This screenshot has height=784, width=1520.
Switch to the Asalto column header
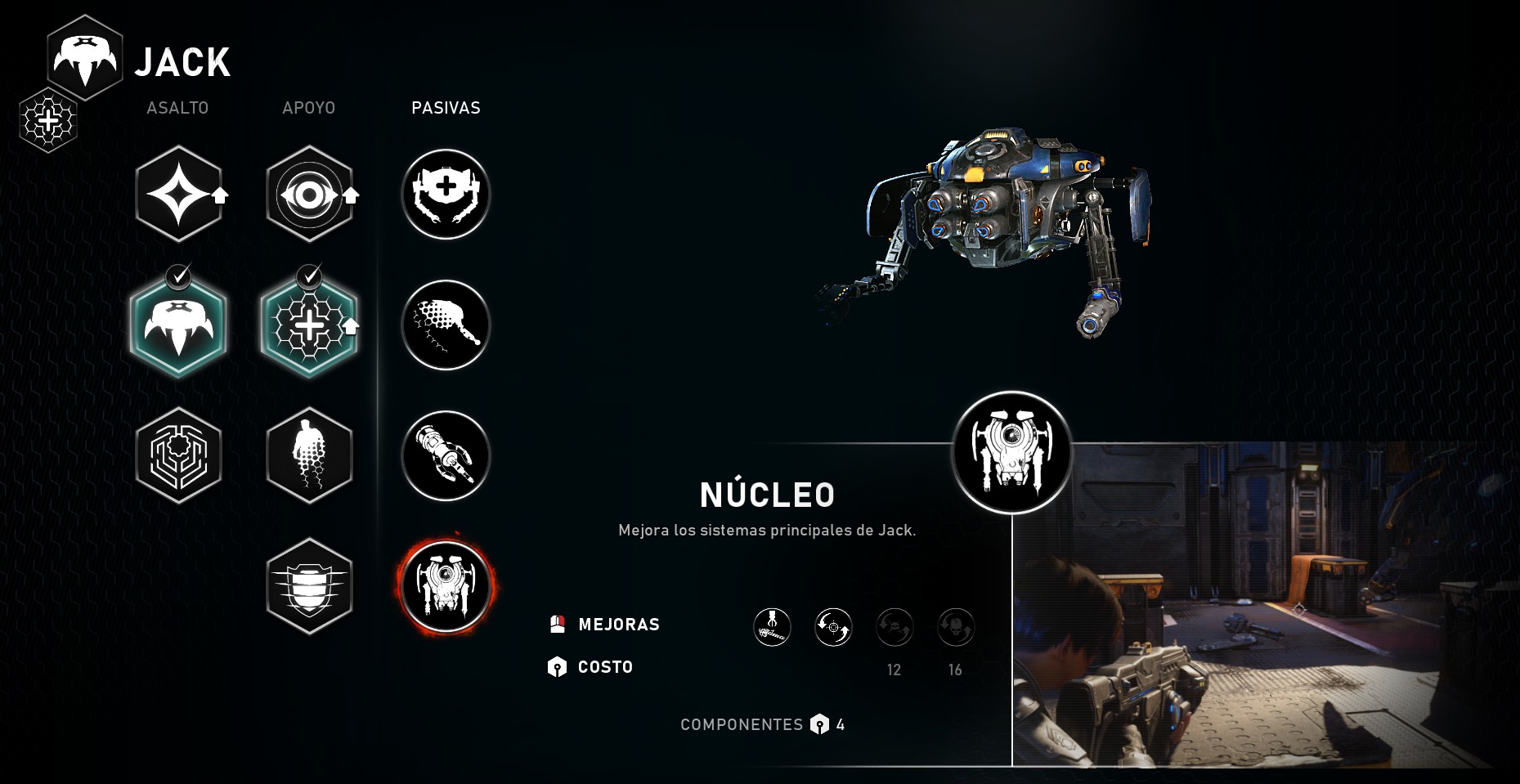177,108
